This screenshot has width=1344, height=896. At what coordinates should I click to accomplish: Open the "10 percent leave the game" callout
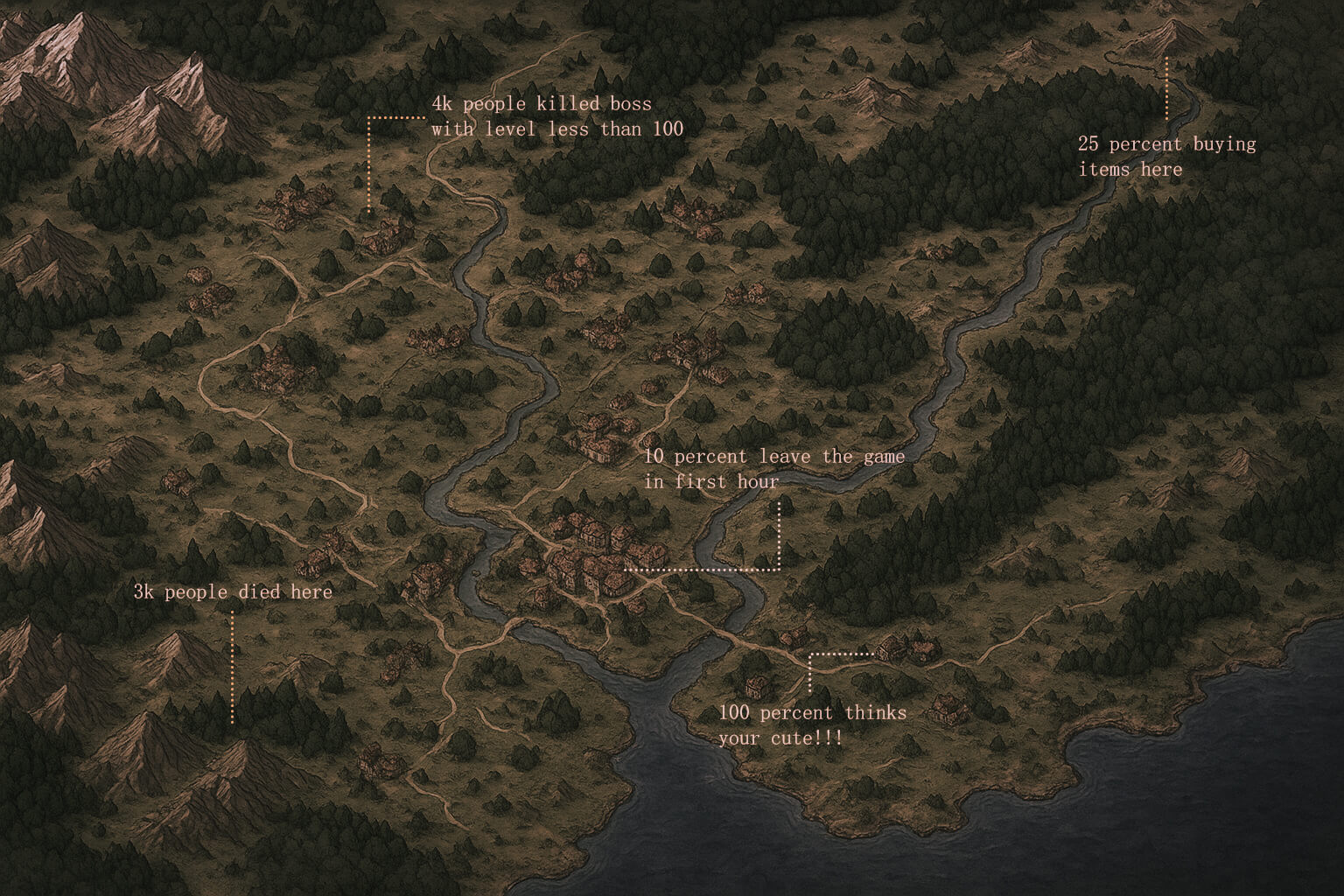(x=773, y=468)
